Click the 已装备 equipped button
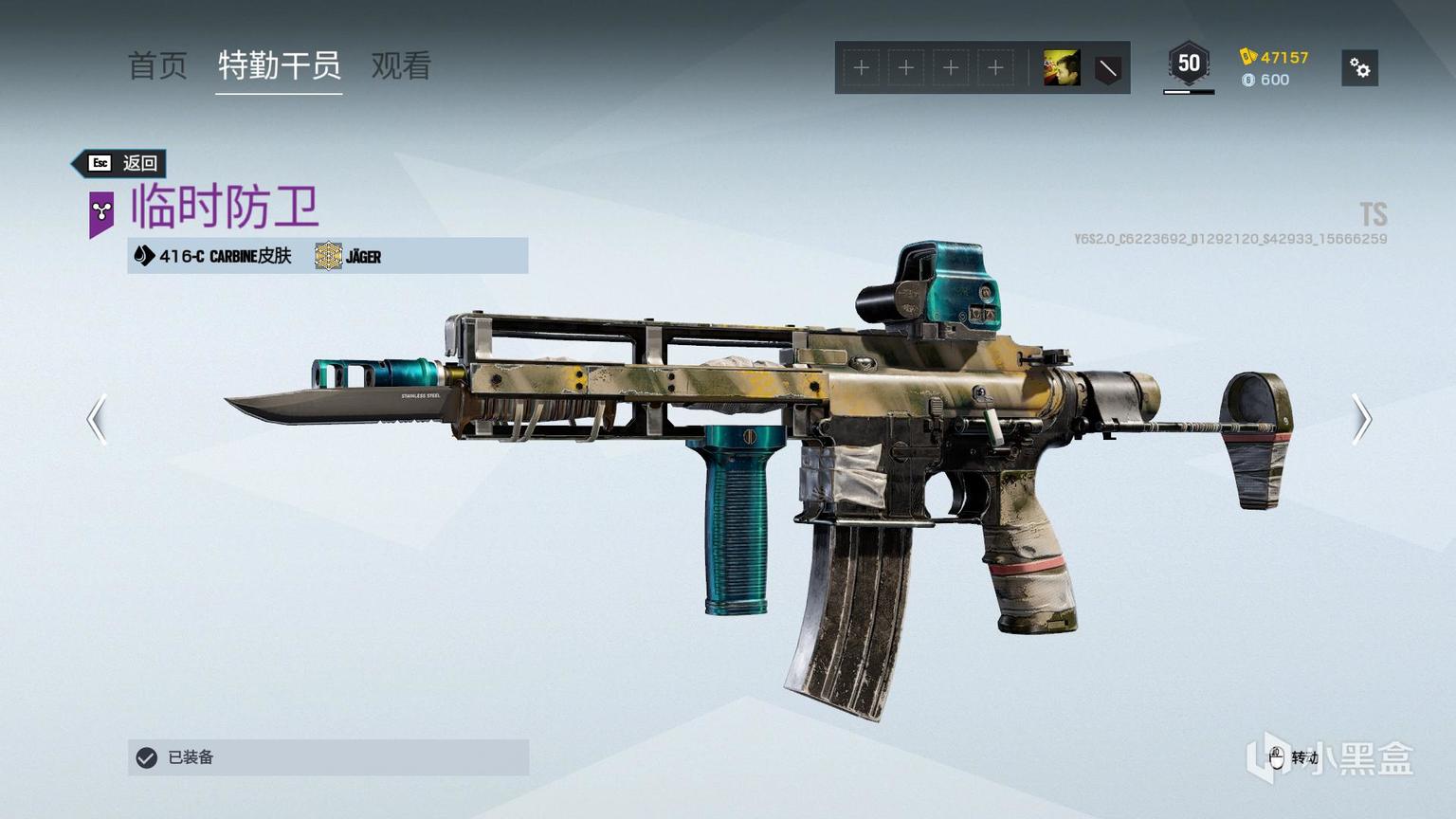The image size is (1456, 819). click(x=328, y=757)
